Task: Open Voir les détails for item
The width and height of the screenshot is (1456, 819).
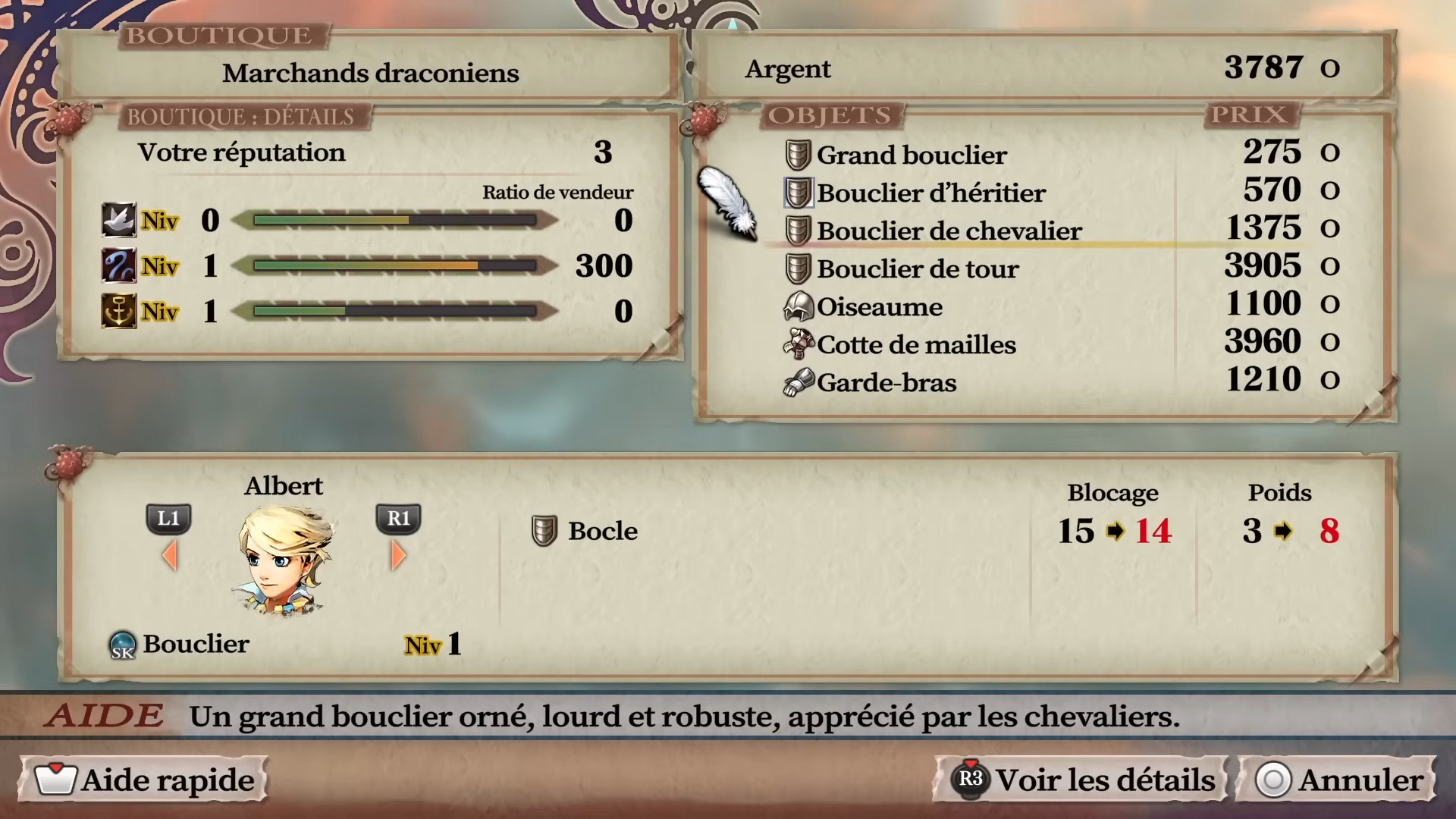Action: [1084, 780]
